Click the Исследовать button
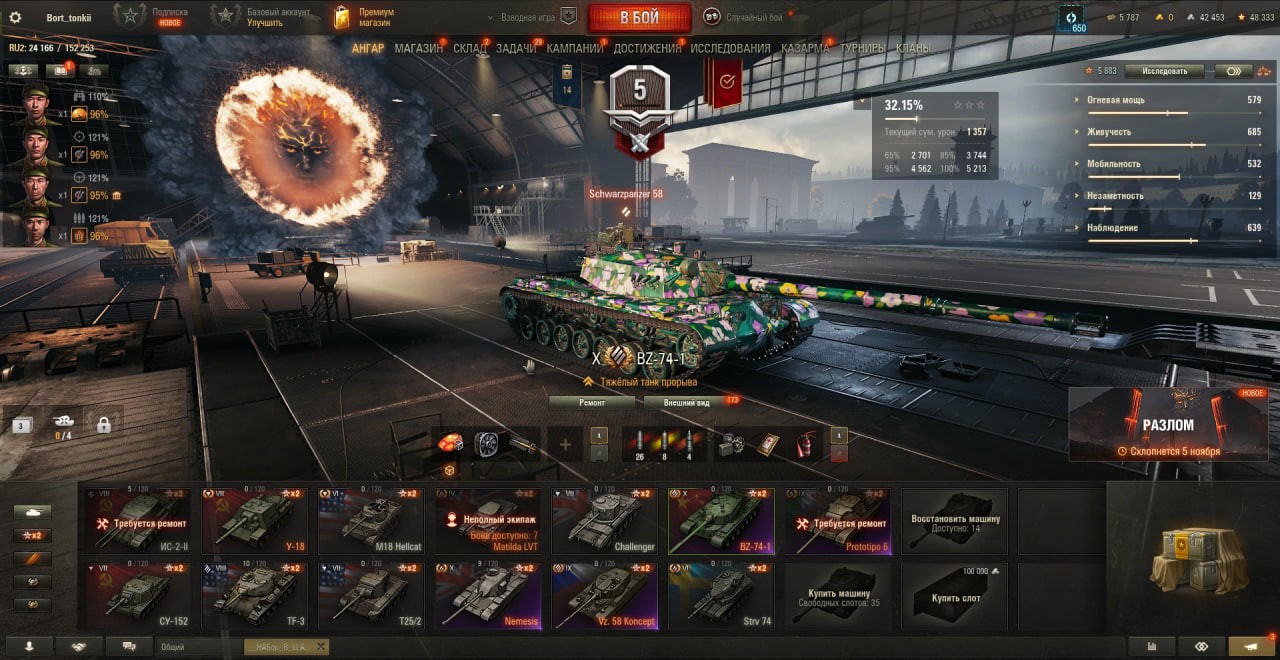The image size is (1280, 660). pyautogui.click(x=1163, y=71)
